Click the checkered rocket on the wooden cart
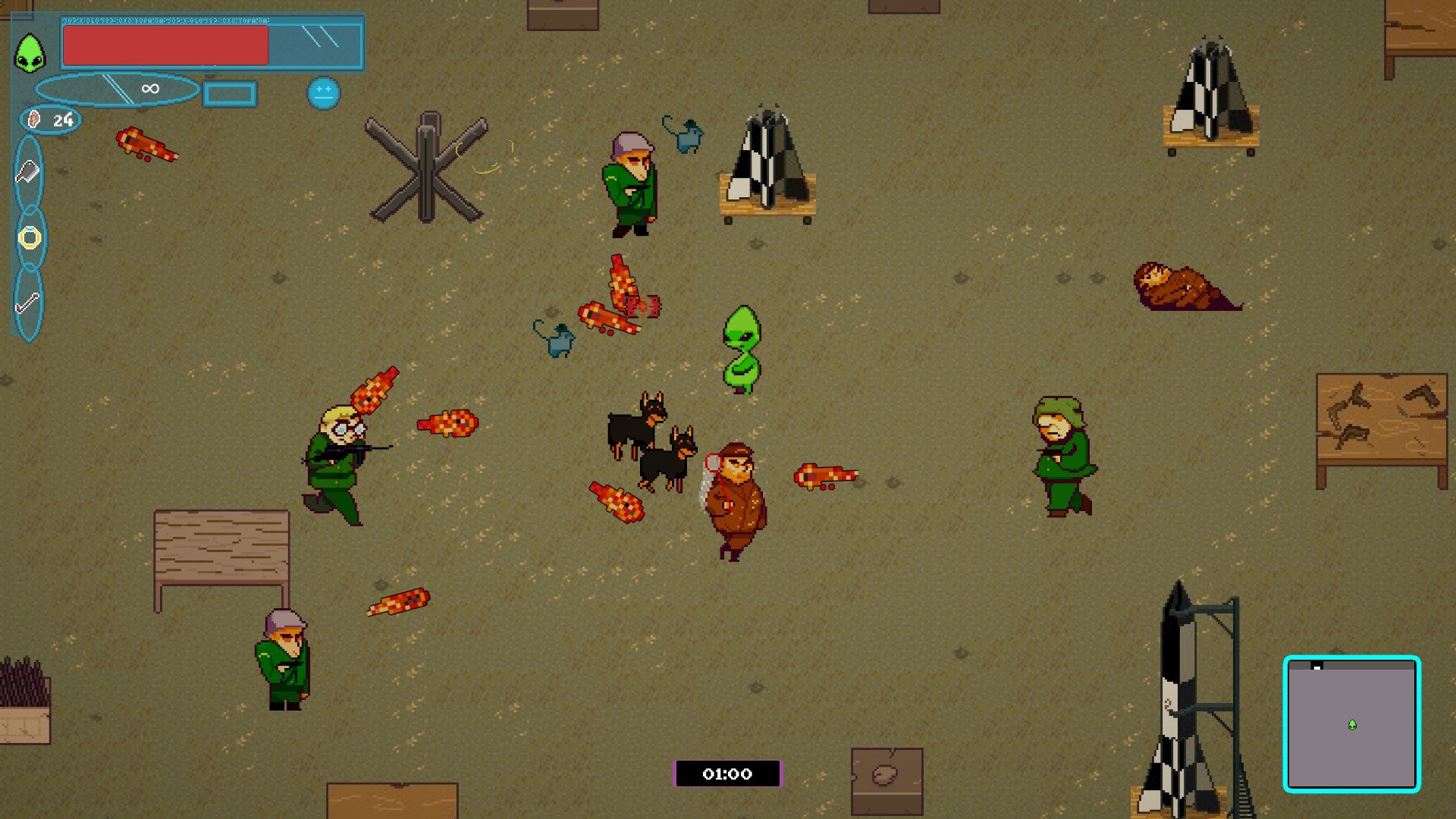1456x819 pixels. [768, 163]
